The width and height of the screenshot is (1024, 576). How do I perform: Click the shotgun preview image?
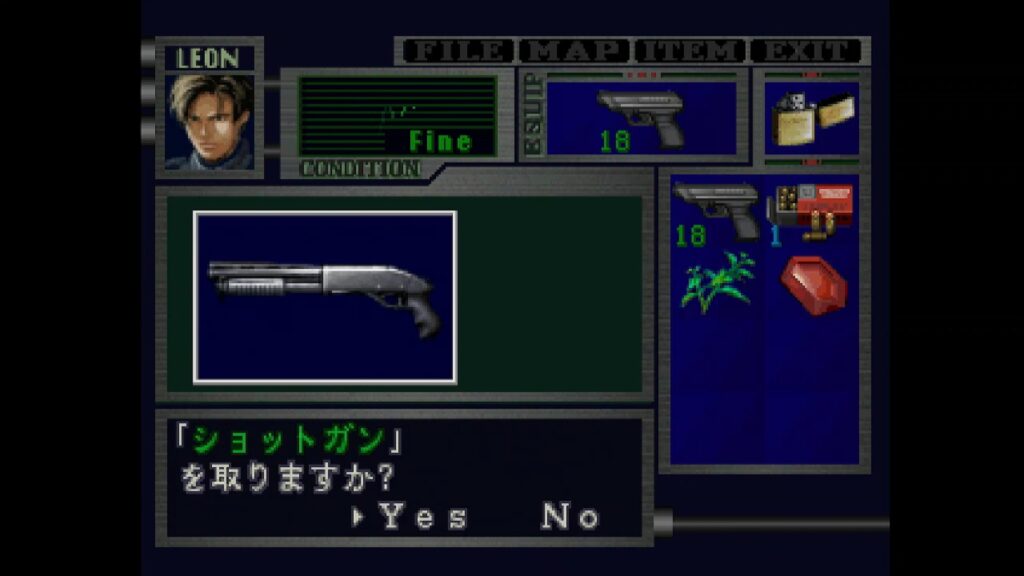pyautogui.click(x=325, y=297)
